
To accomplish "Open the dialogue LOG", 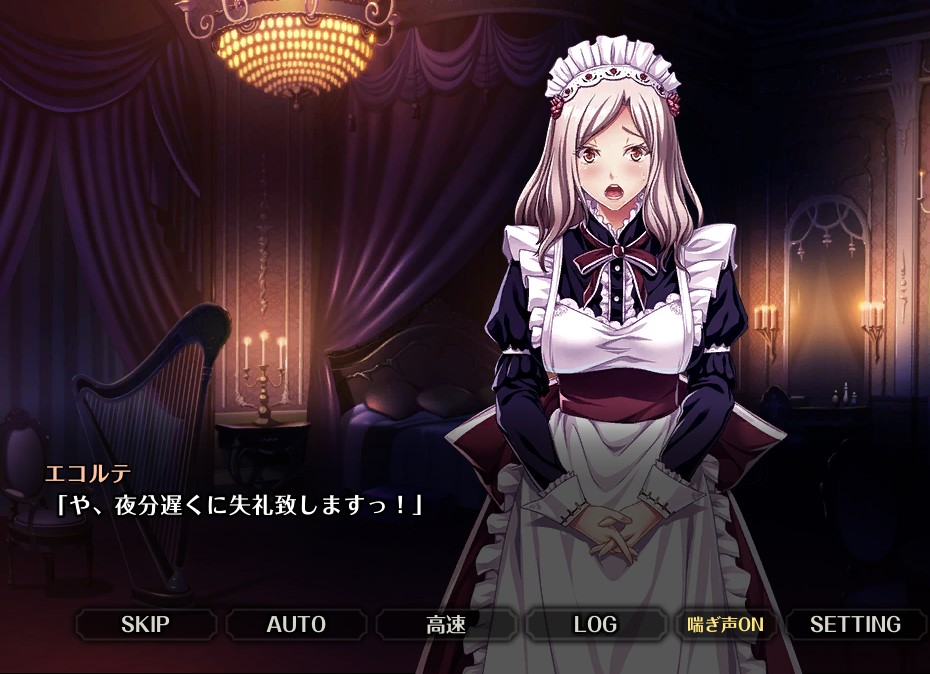I will click(x=596, y=625).
